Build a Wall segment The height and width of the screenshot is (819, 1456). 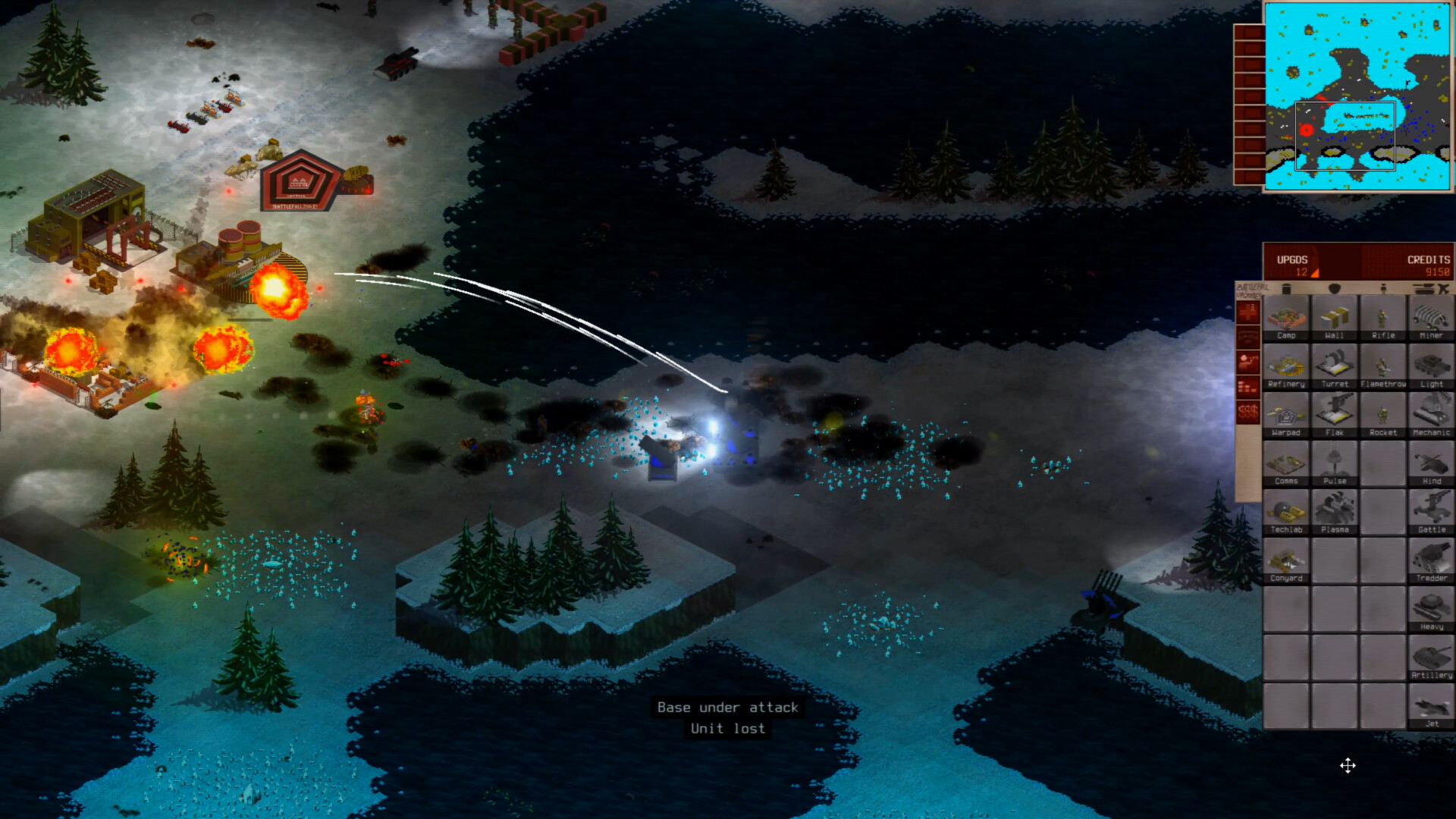pos(1335,318)
